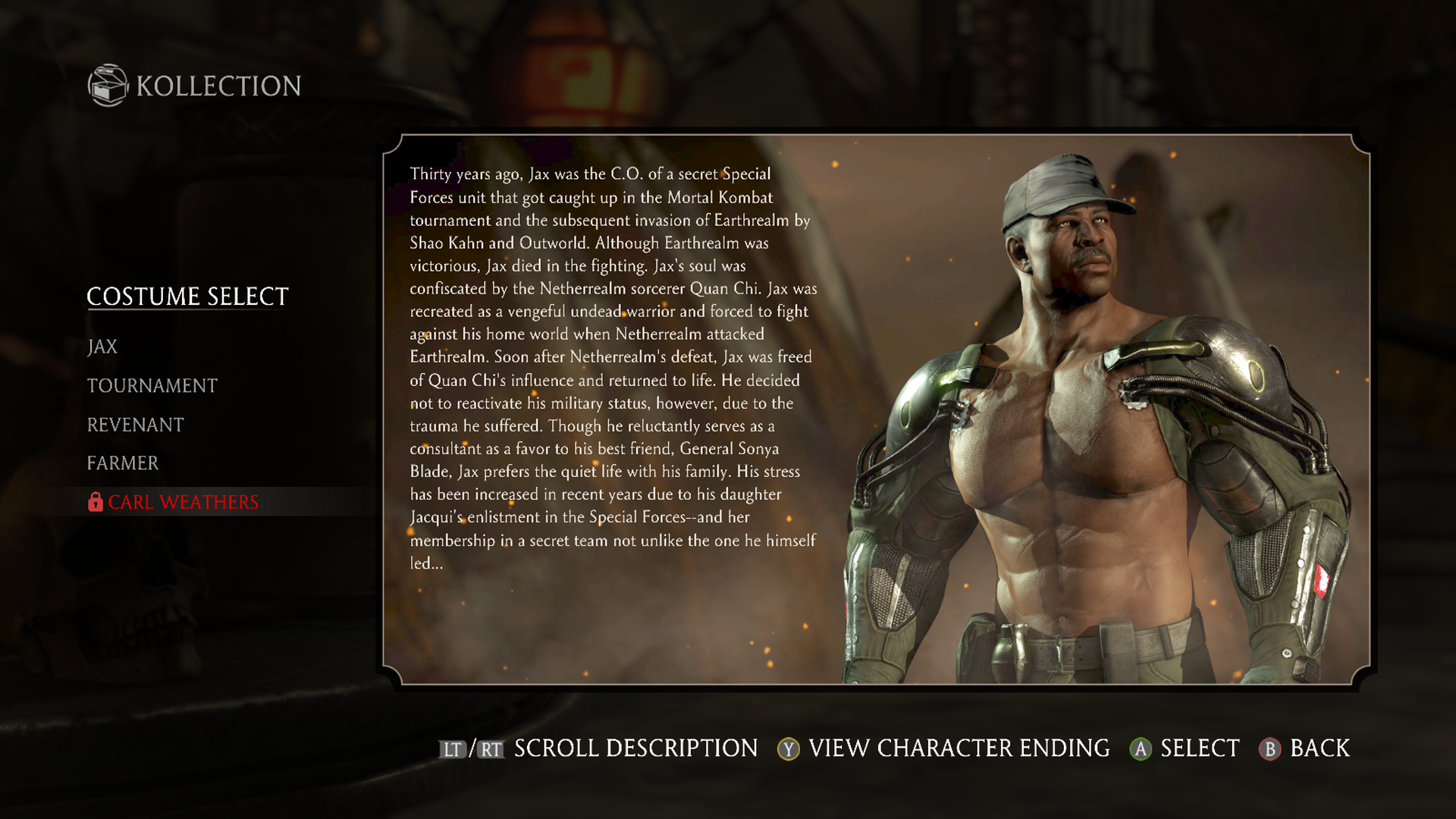Select the Jax costume entry
The image size is (1456, 819).
click(102, 347)
